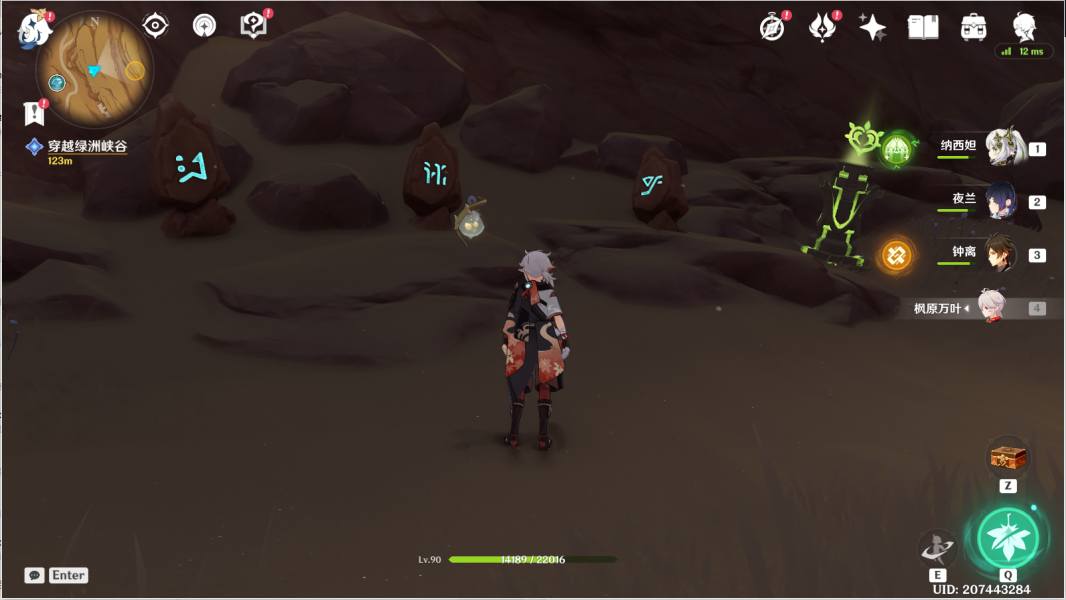Image resolution: width=1066 pixels, height=600 pixels.
Task: Open the battle pass icon
Action: click(822, 28)
